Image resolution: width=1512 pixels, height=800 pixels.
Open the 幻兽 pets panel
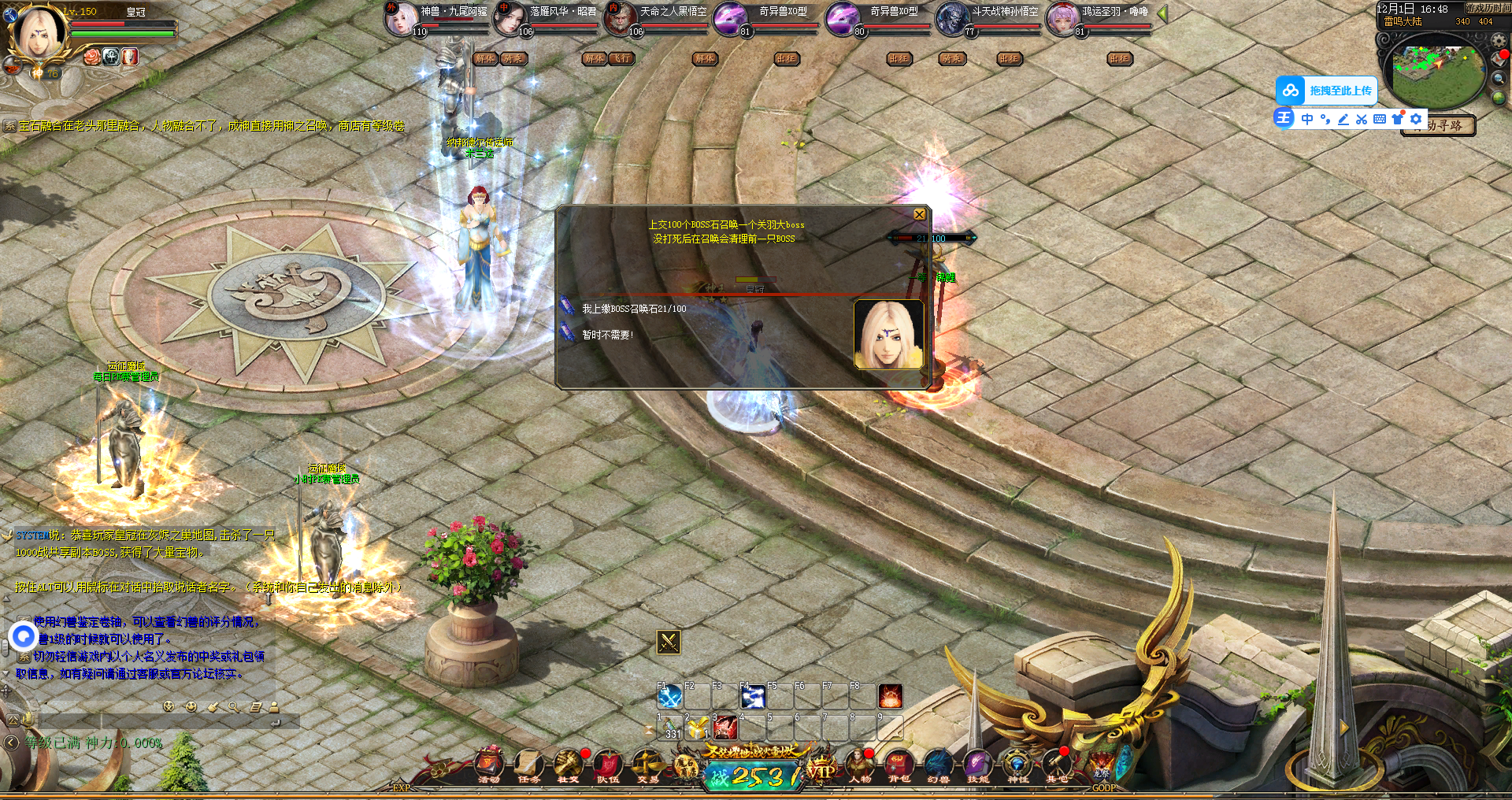coord(938,765)
